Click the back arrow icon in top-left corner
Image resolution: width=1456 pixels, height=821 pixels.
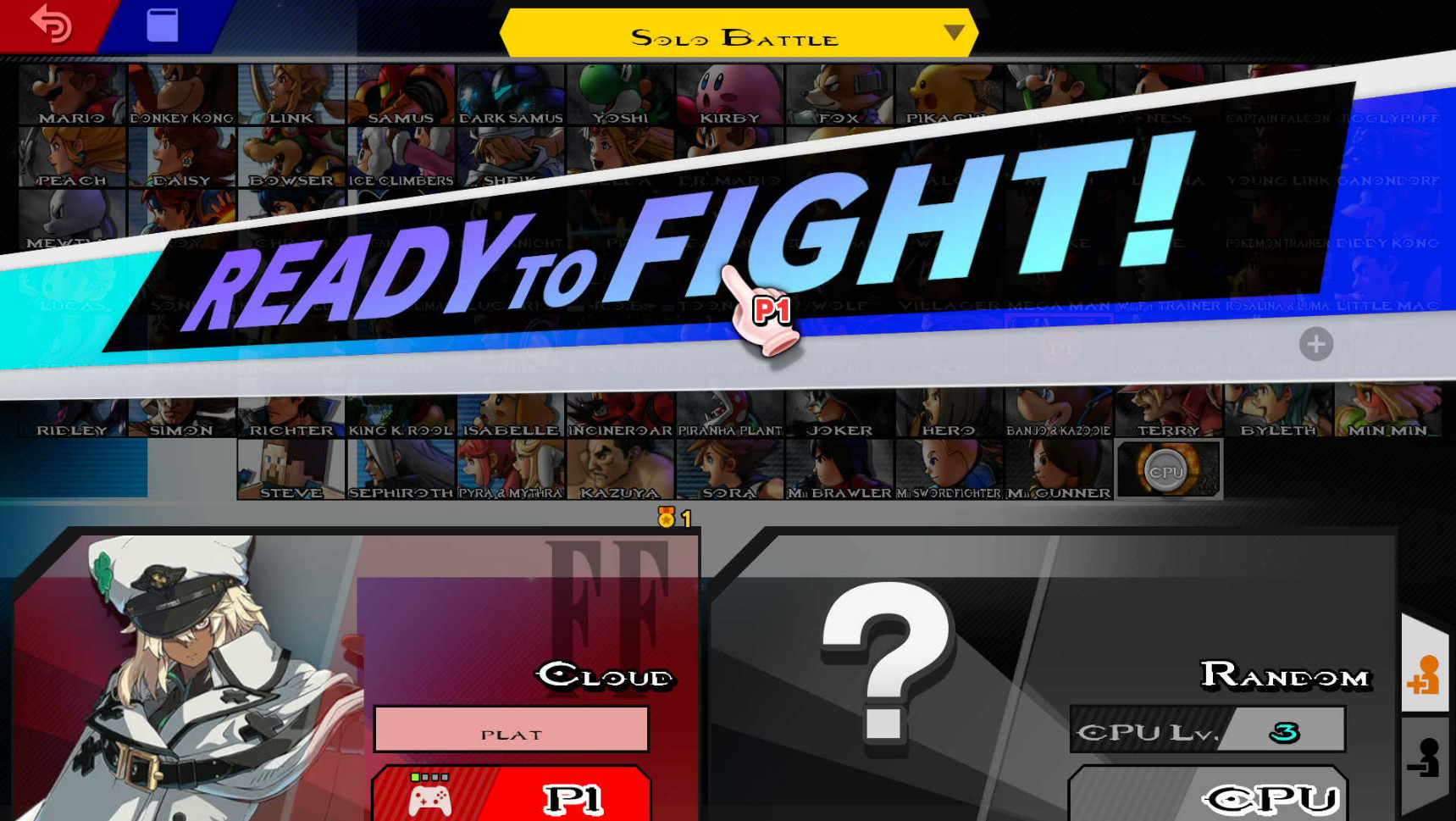click(51, 25)
